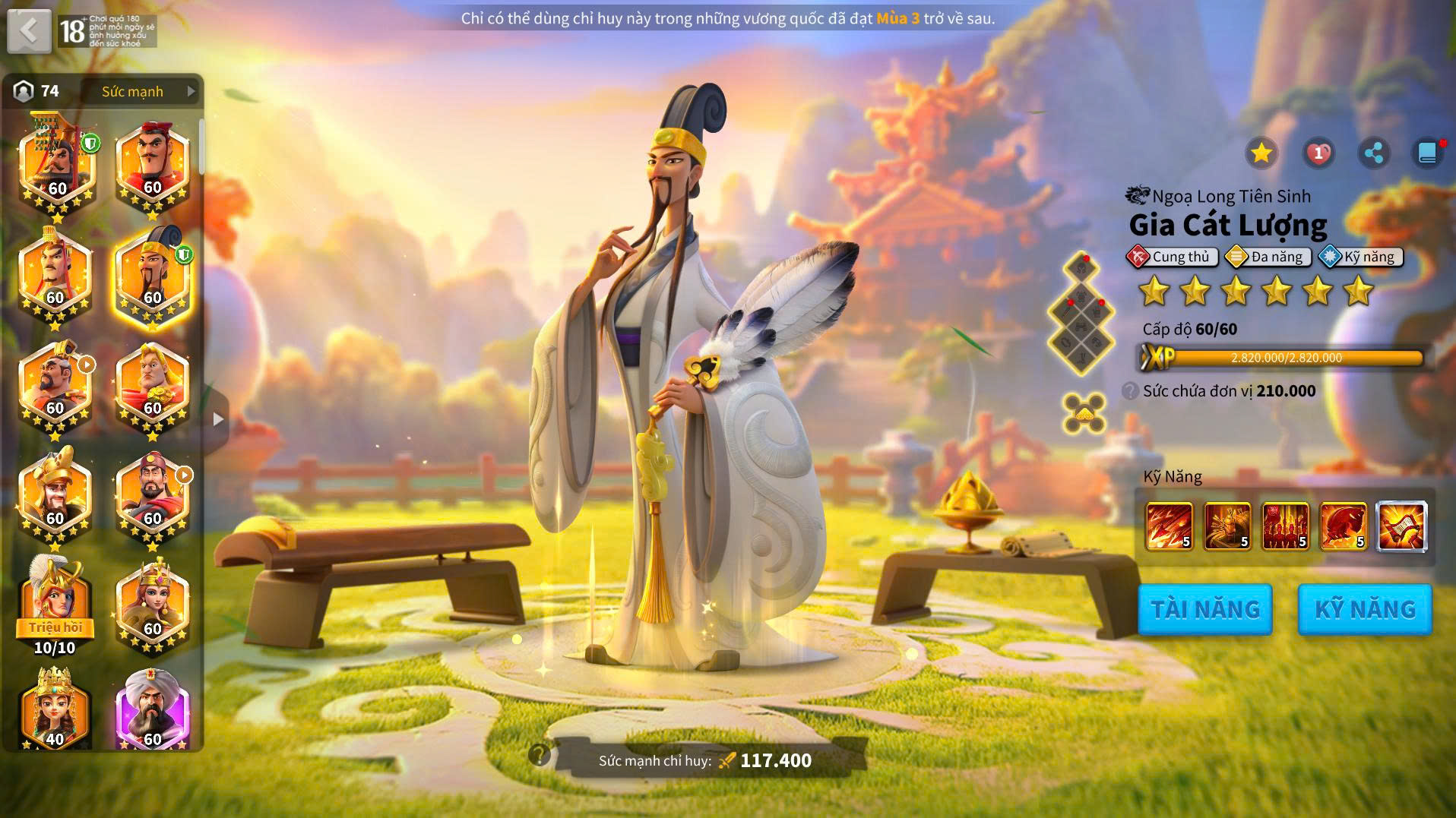This screenshot has width=1456, height=818.
Task: Open the blue book icon
Action: click(1428, 153)
